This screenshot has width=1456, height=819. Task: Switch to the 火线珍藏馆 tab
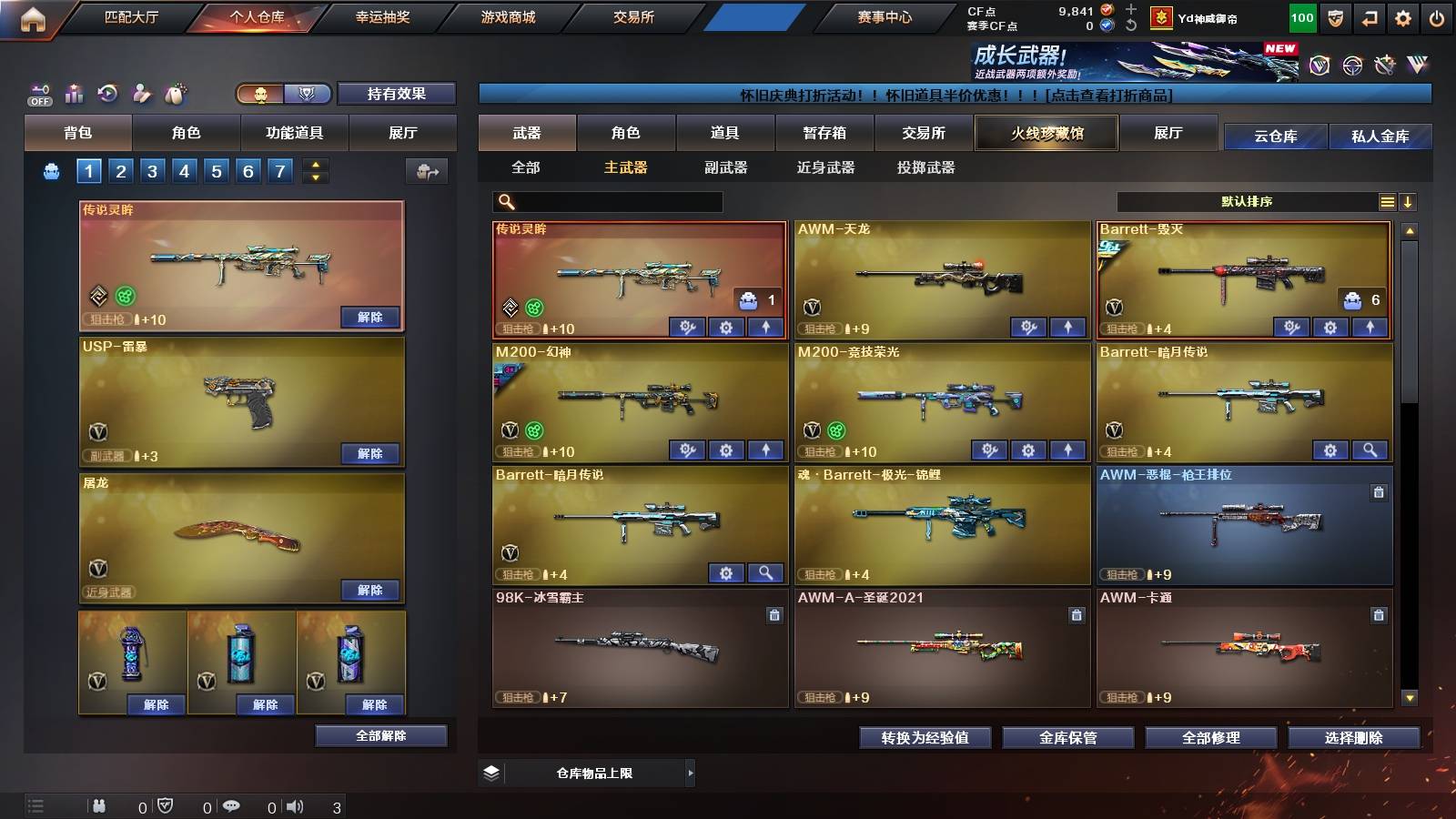tap(1046, 133)
